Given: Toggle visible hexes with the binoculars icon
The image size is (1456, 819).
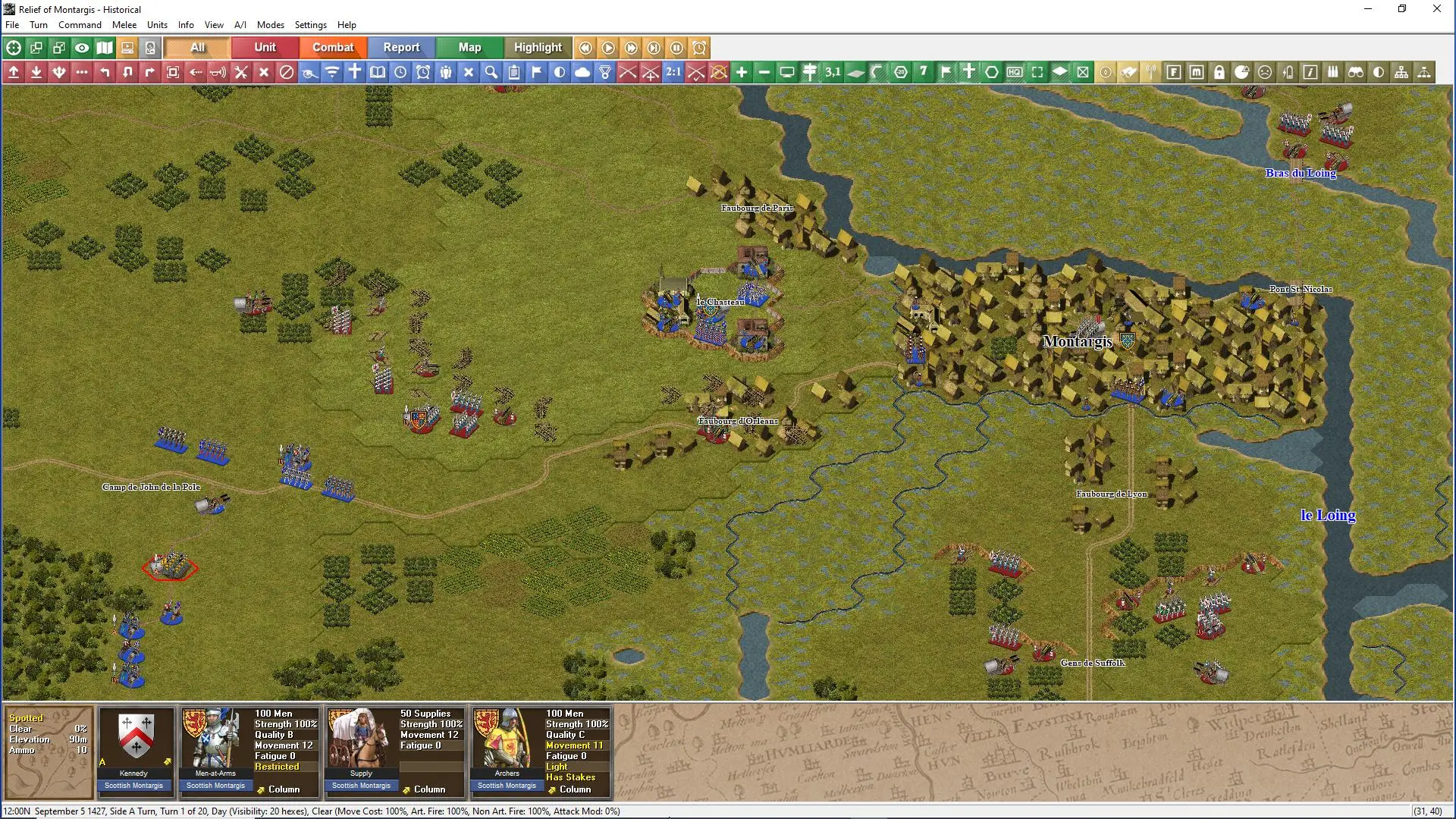Looking at the screenshot, I should pyautogui.click(x=1356, y=72).
